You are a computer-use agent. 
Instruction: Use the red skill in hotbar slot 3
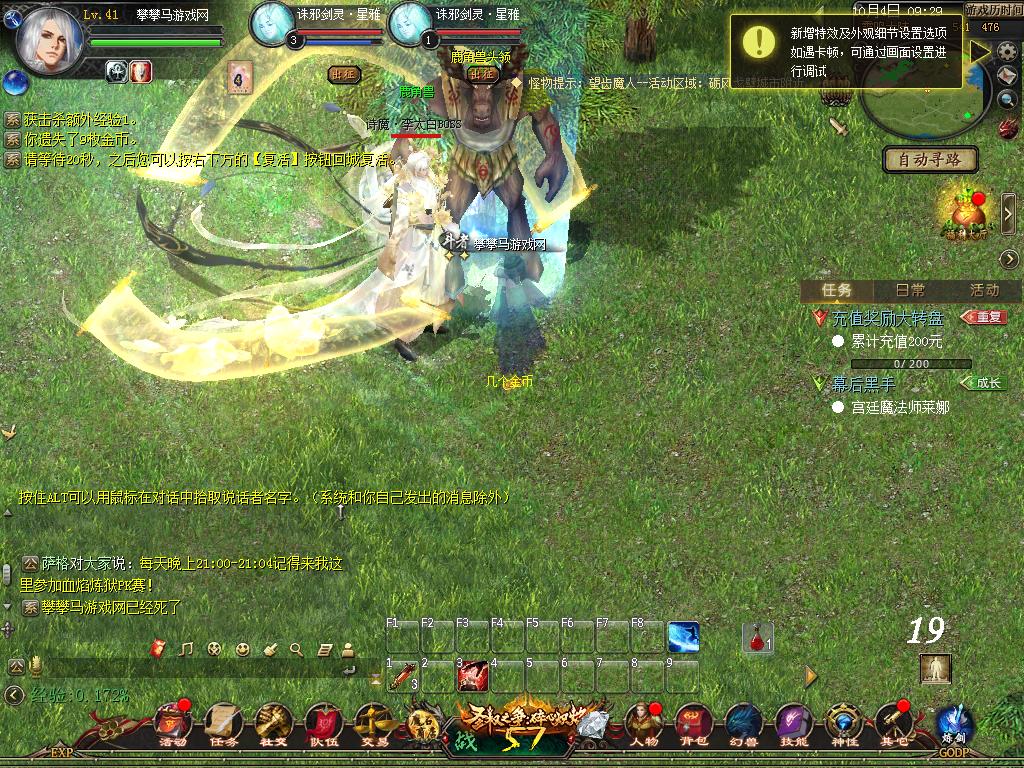[473, 677]
